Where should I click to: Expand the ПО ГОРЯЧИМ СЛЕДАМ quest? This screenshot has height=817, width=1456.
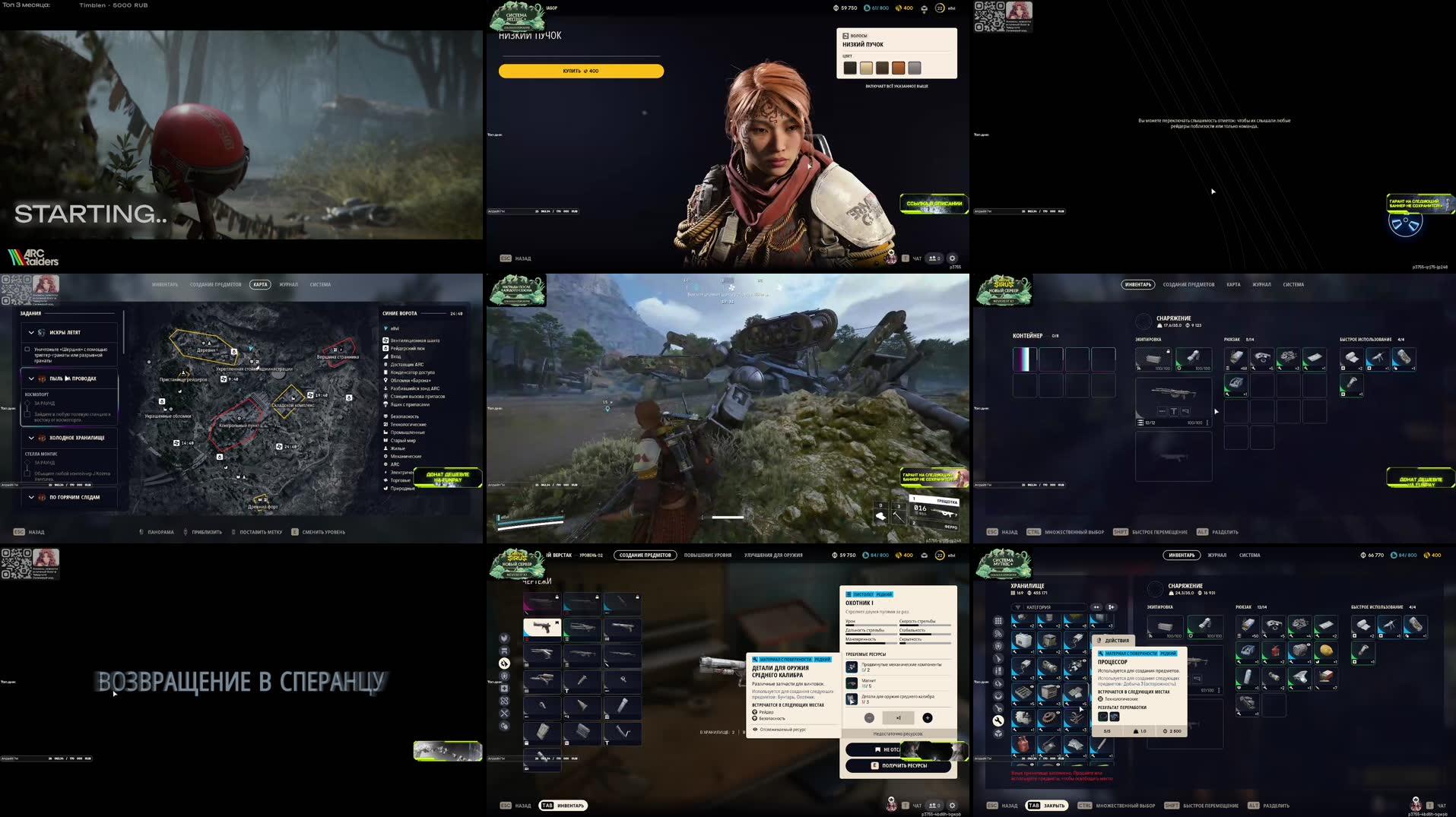[x=31, y=497]
